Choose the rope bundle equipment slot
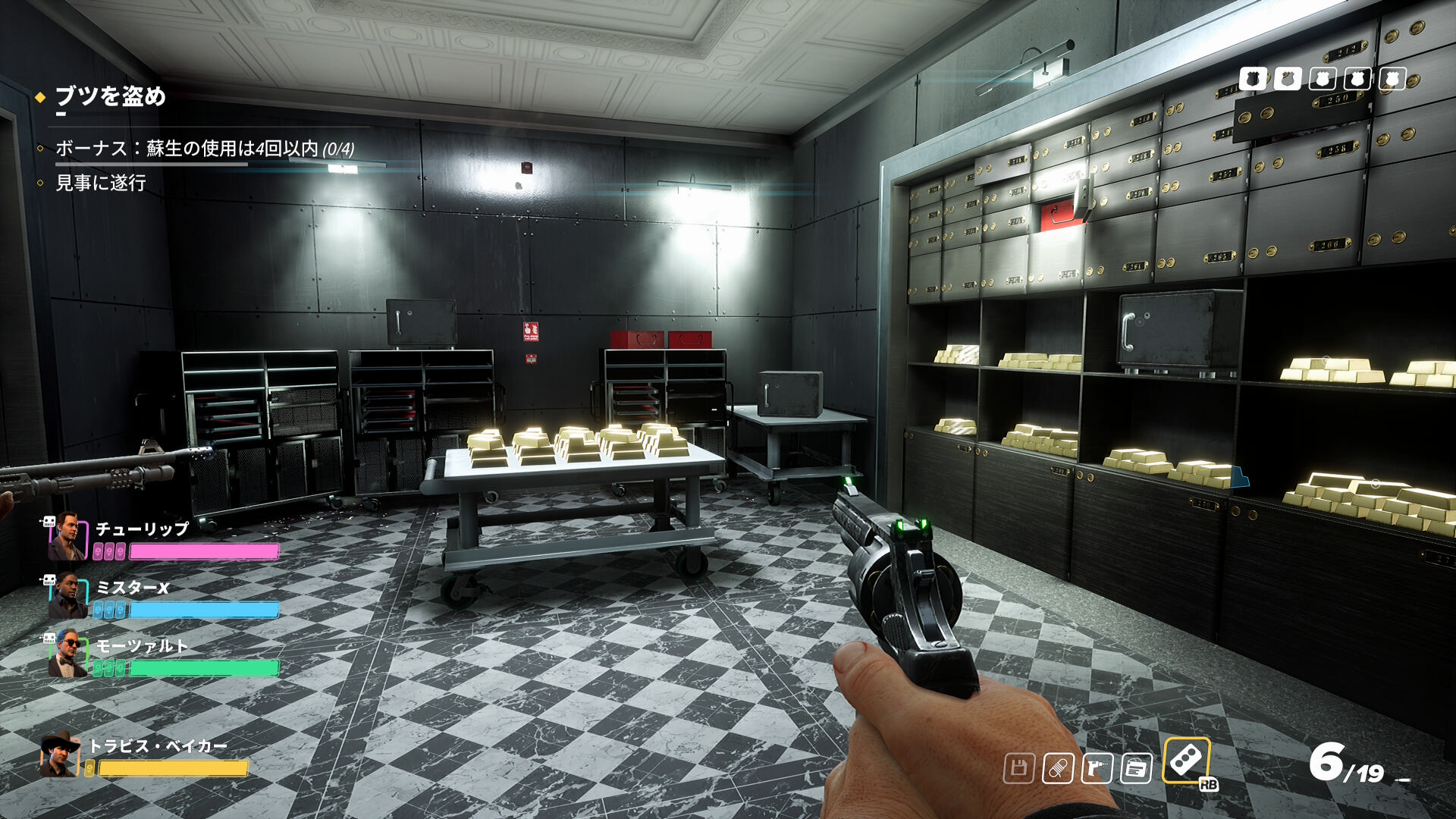The width and height of the screenshot is (1456, 819). [x=1058, y=769]
